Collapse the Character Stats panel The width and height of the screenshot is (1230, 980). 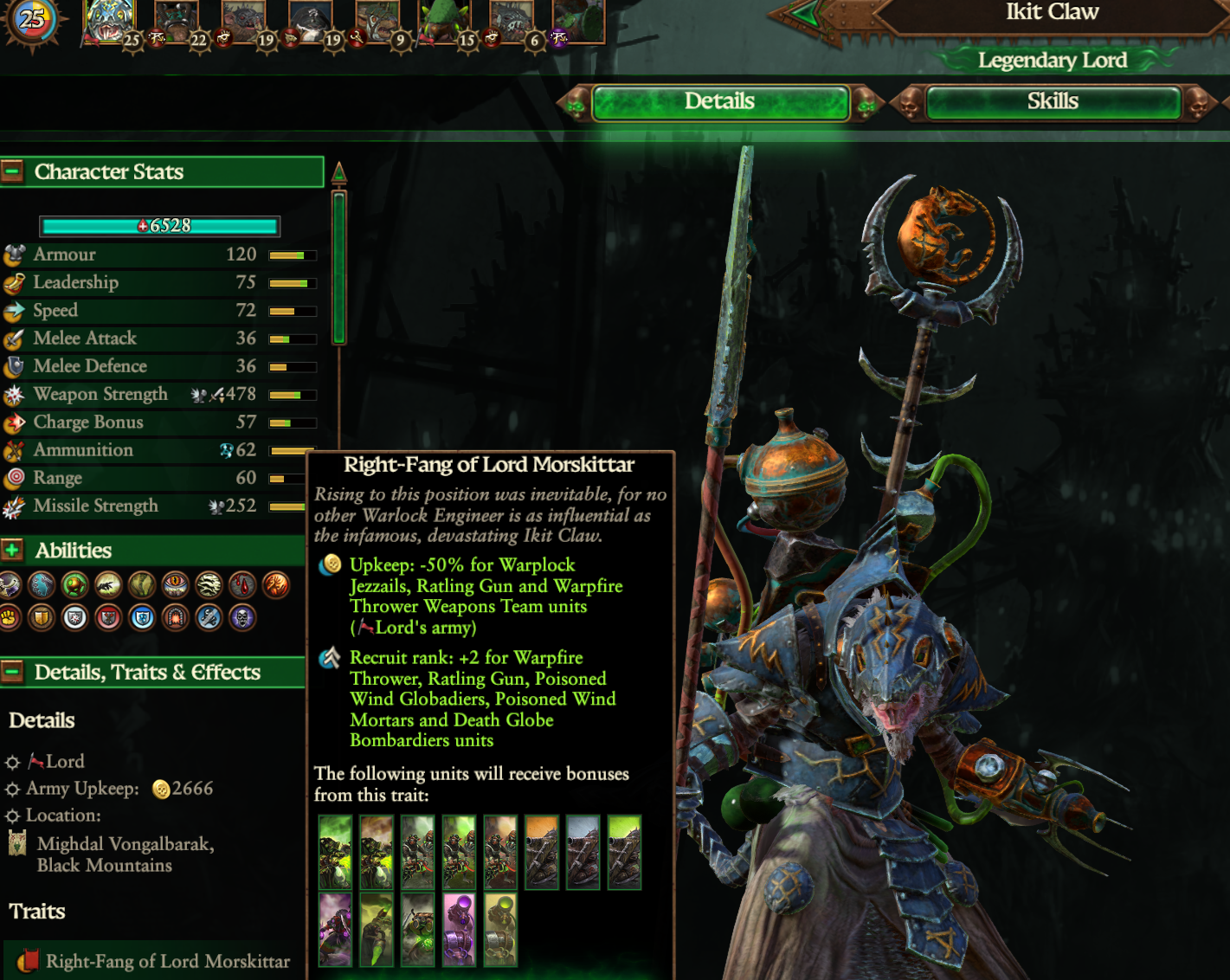pos(12,171)
